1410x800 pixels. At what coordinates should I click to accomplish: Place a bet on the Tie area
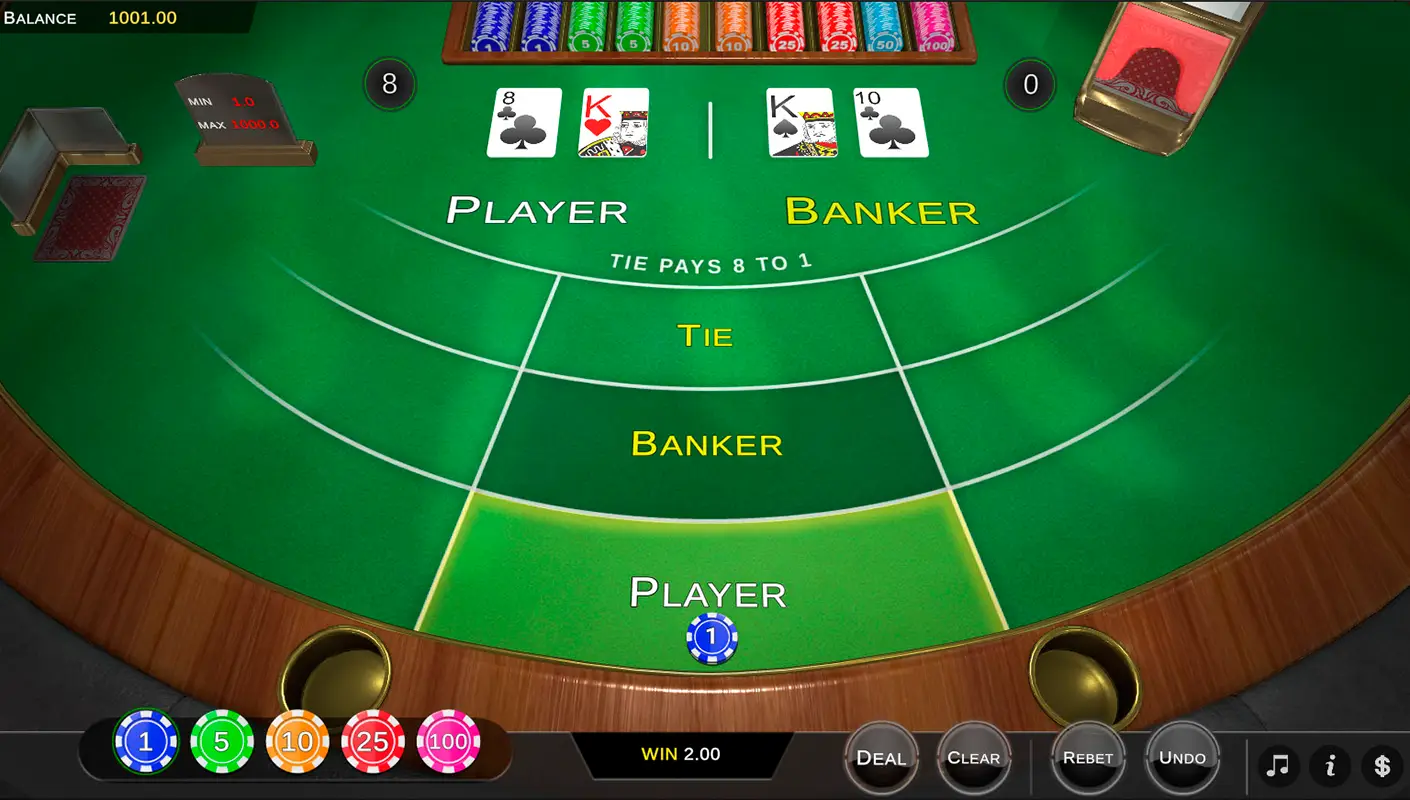(705, 335)
